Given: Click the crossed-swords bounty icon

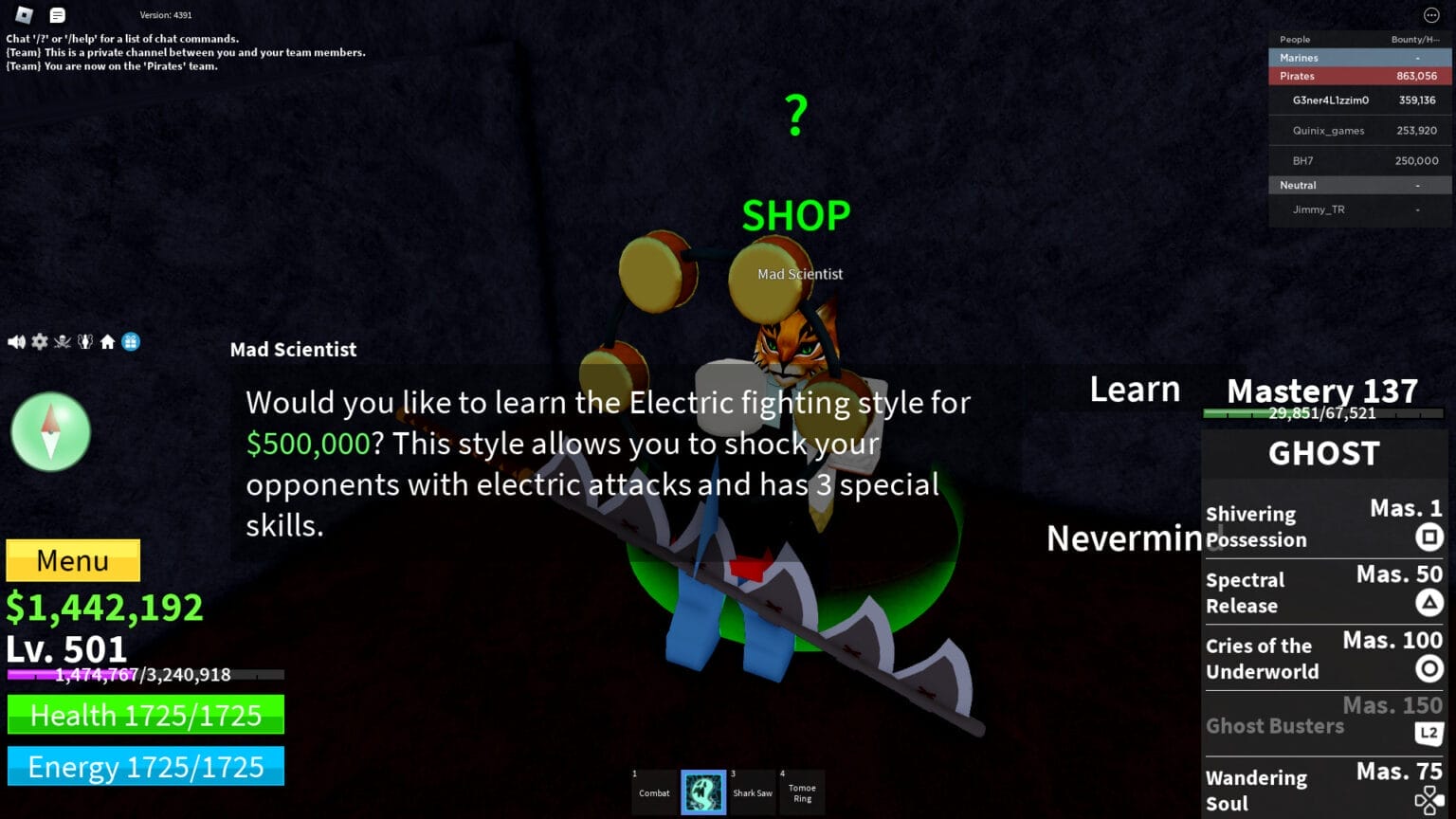Looking at the screenshot, I should (x=61, y=341).
